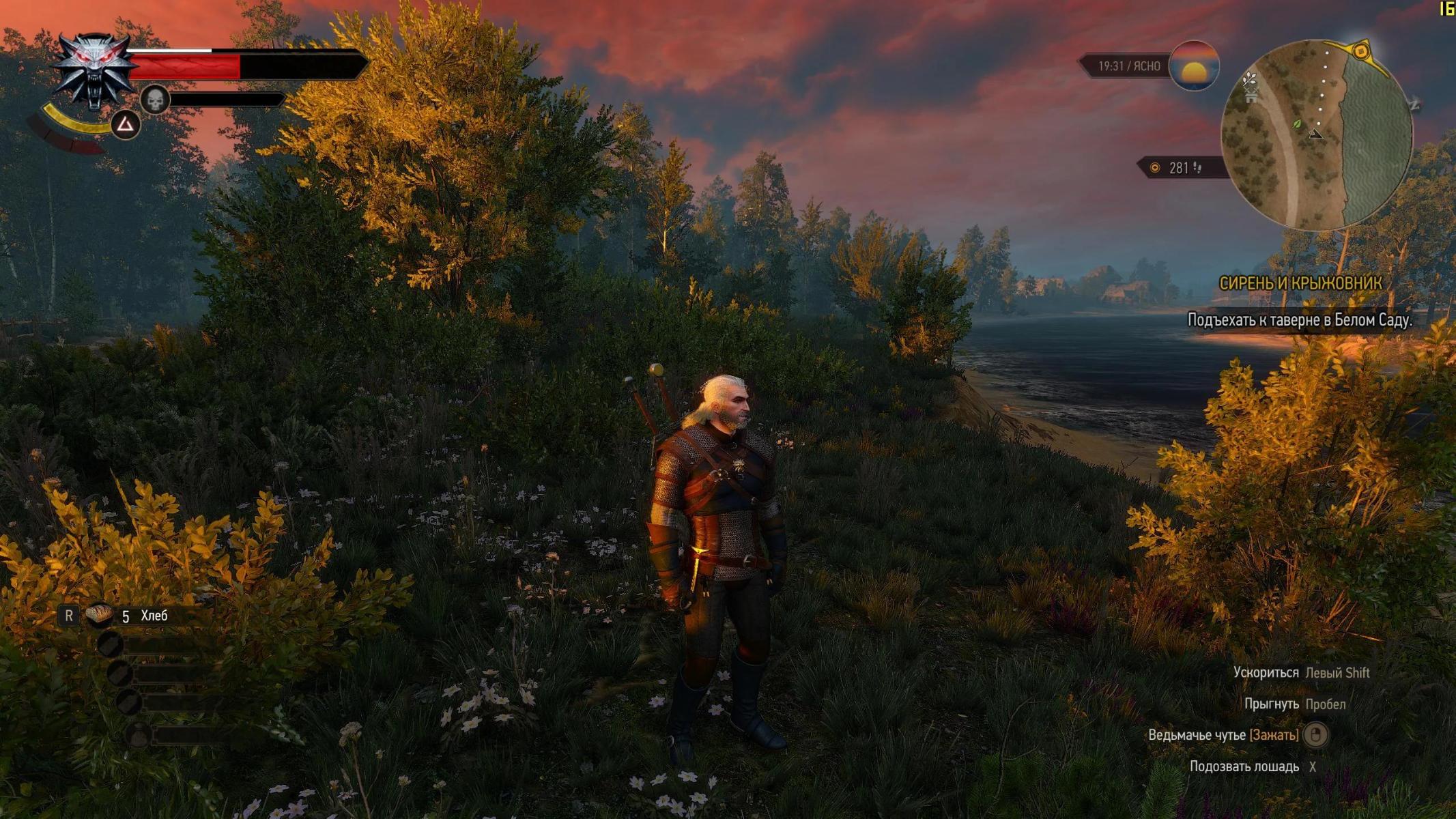This screenshot has width=1456, height=819.
Task: Open tracked quest "Сирень и крыжовник"
Action: pos(1300,283)
